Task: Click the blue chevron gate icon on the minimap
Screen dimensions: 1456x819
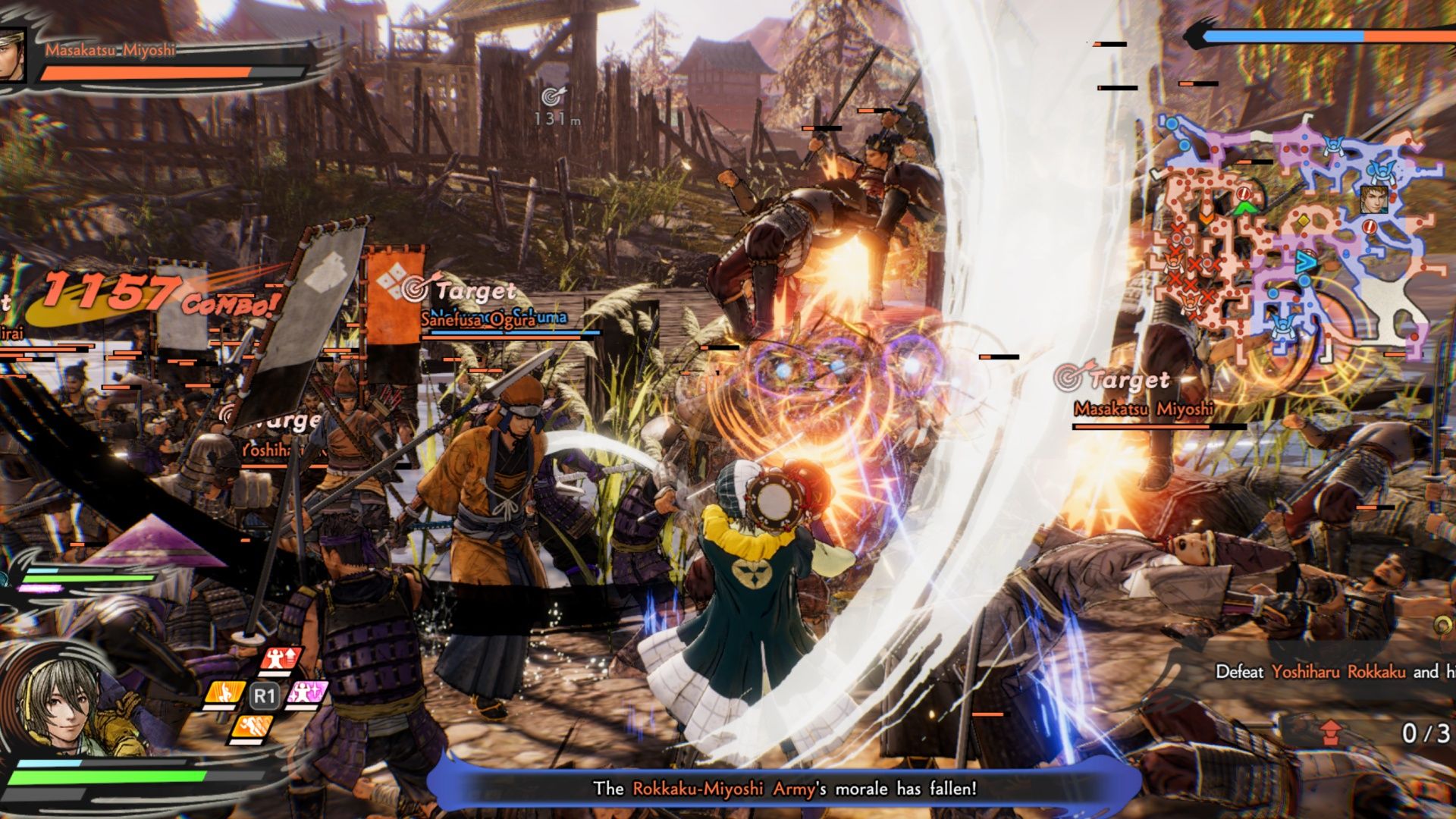Action: tap(1306, 261)
